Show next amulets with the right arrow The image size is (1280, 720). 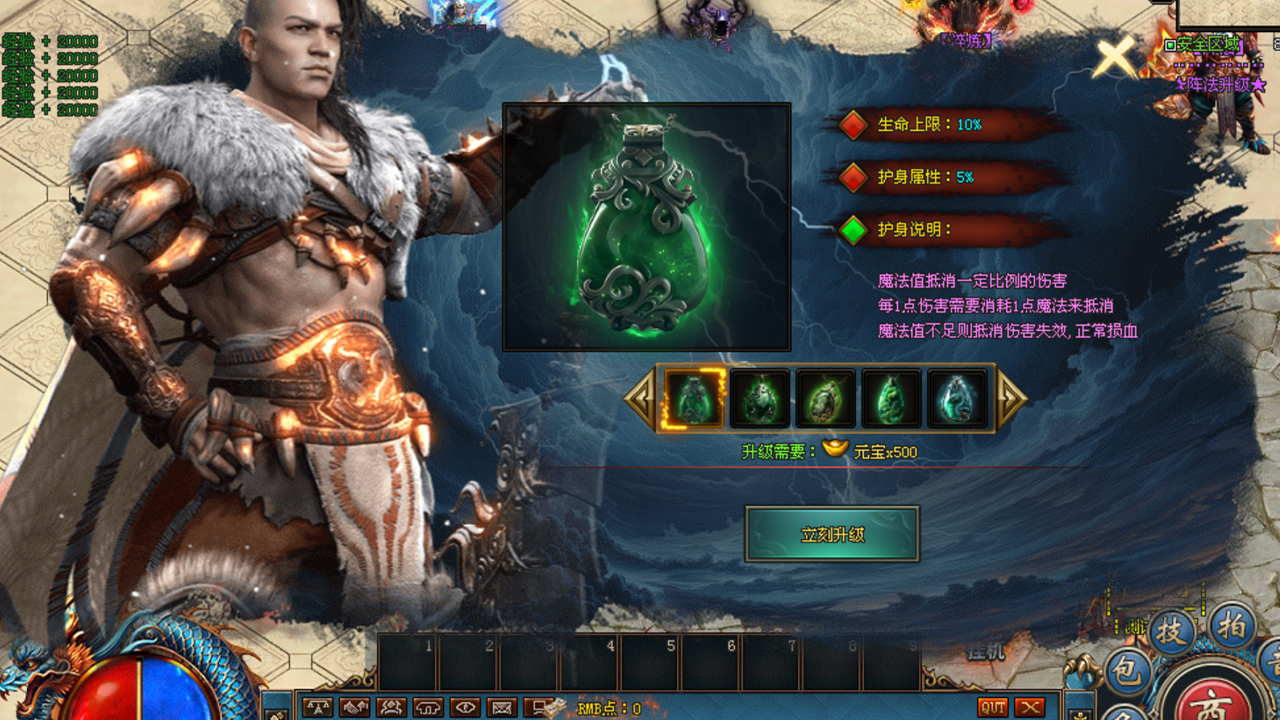click(1011, 398)
